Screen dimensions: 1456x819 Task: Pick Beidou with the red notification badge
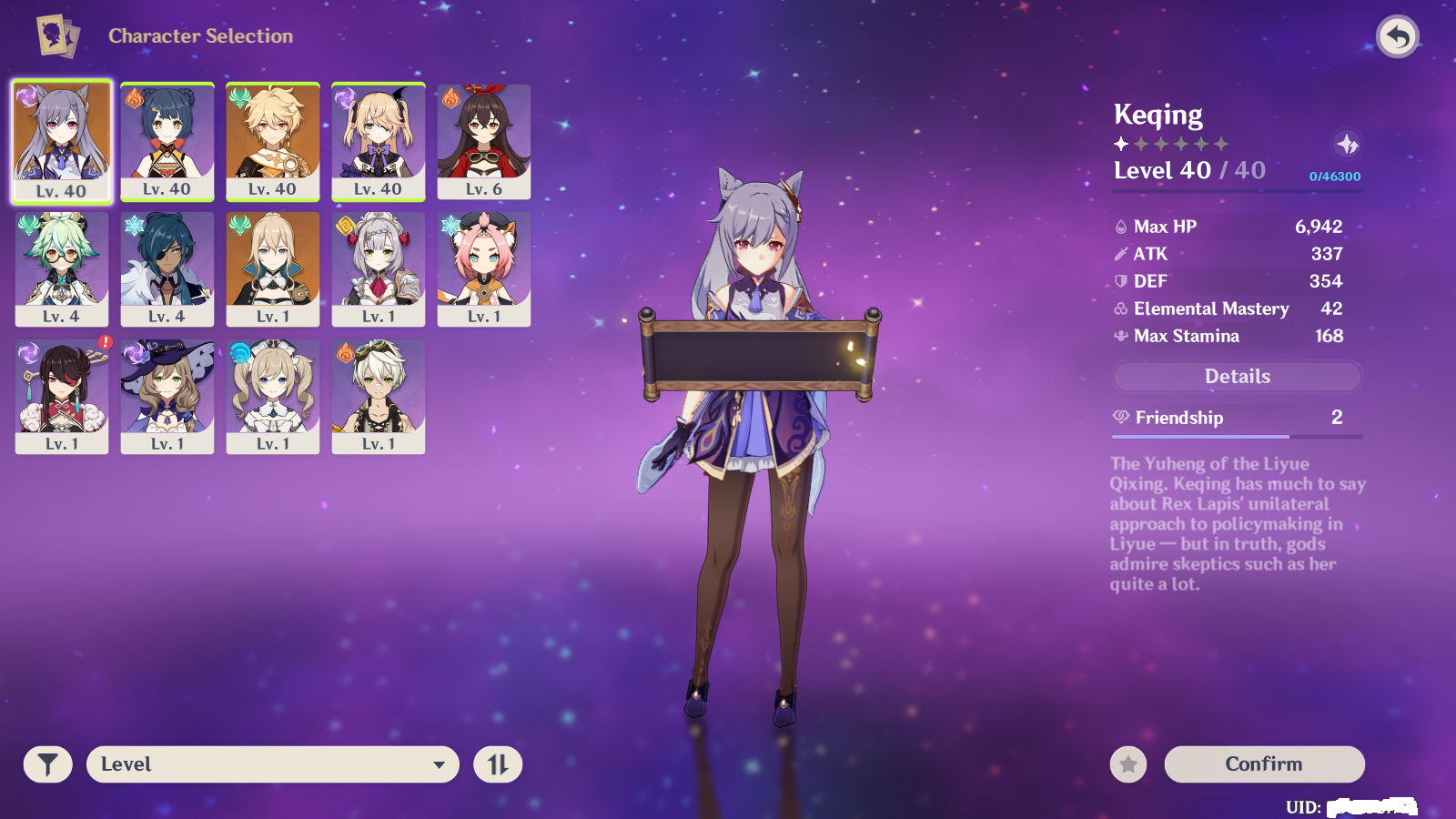62,395
